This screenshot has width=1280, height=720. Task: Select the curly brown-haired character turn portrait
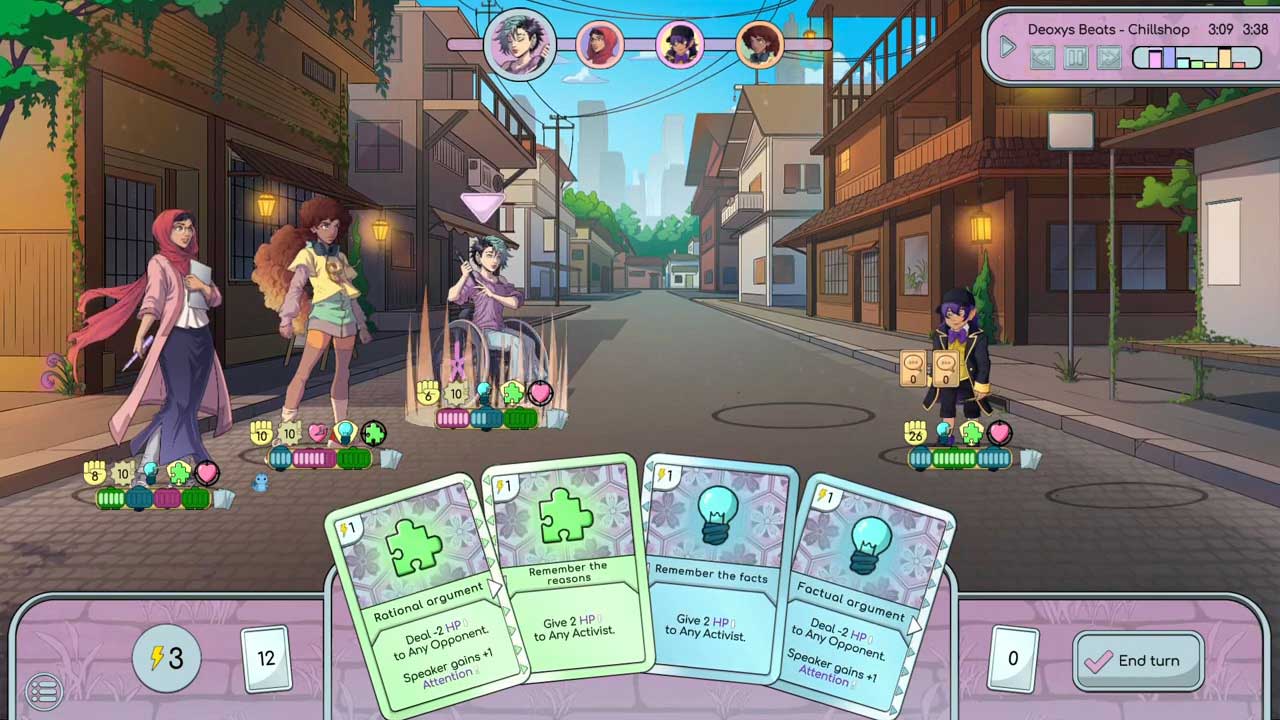[x=759, y=45]
